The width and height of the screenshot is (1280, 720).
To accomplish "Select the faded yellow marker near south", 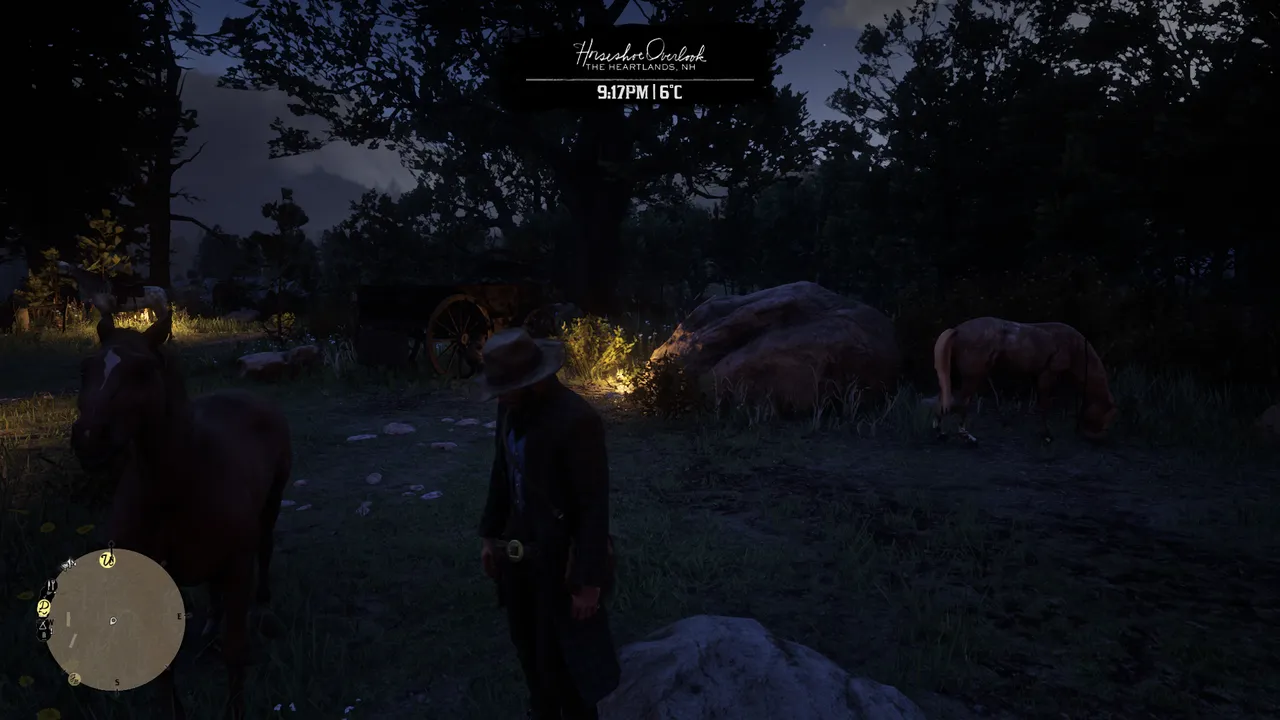I will [x=74, y=679].
